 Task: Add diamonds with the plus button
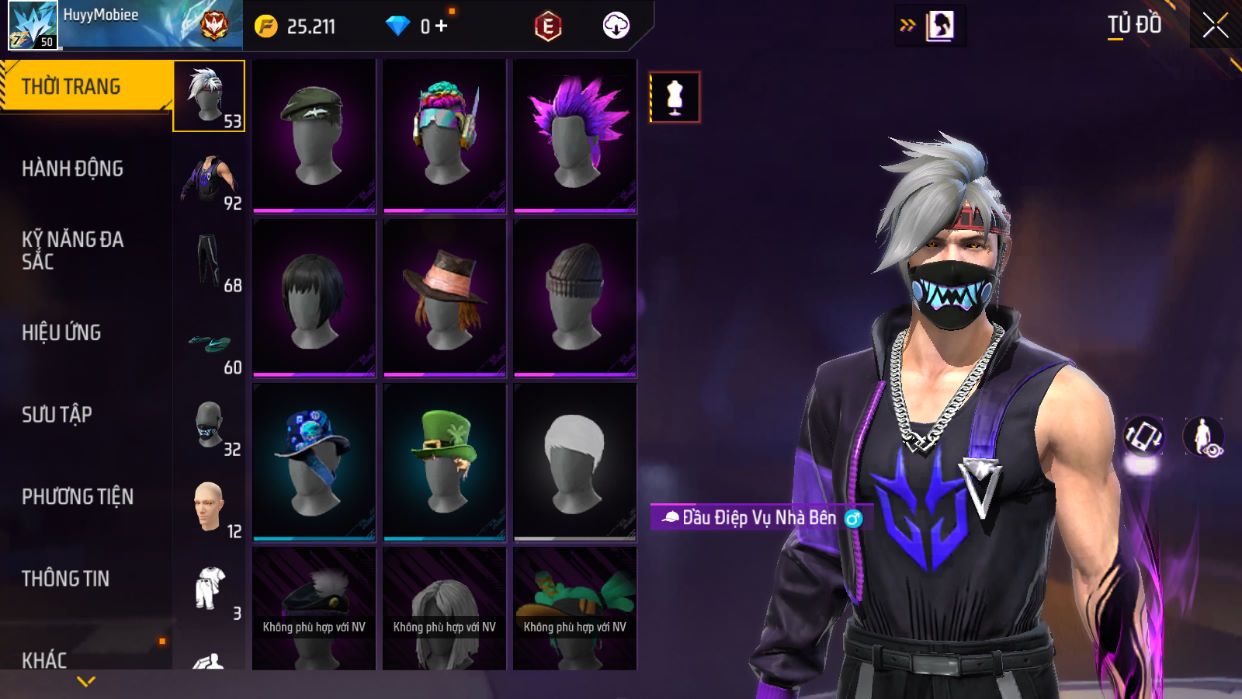(440, 27)
